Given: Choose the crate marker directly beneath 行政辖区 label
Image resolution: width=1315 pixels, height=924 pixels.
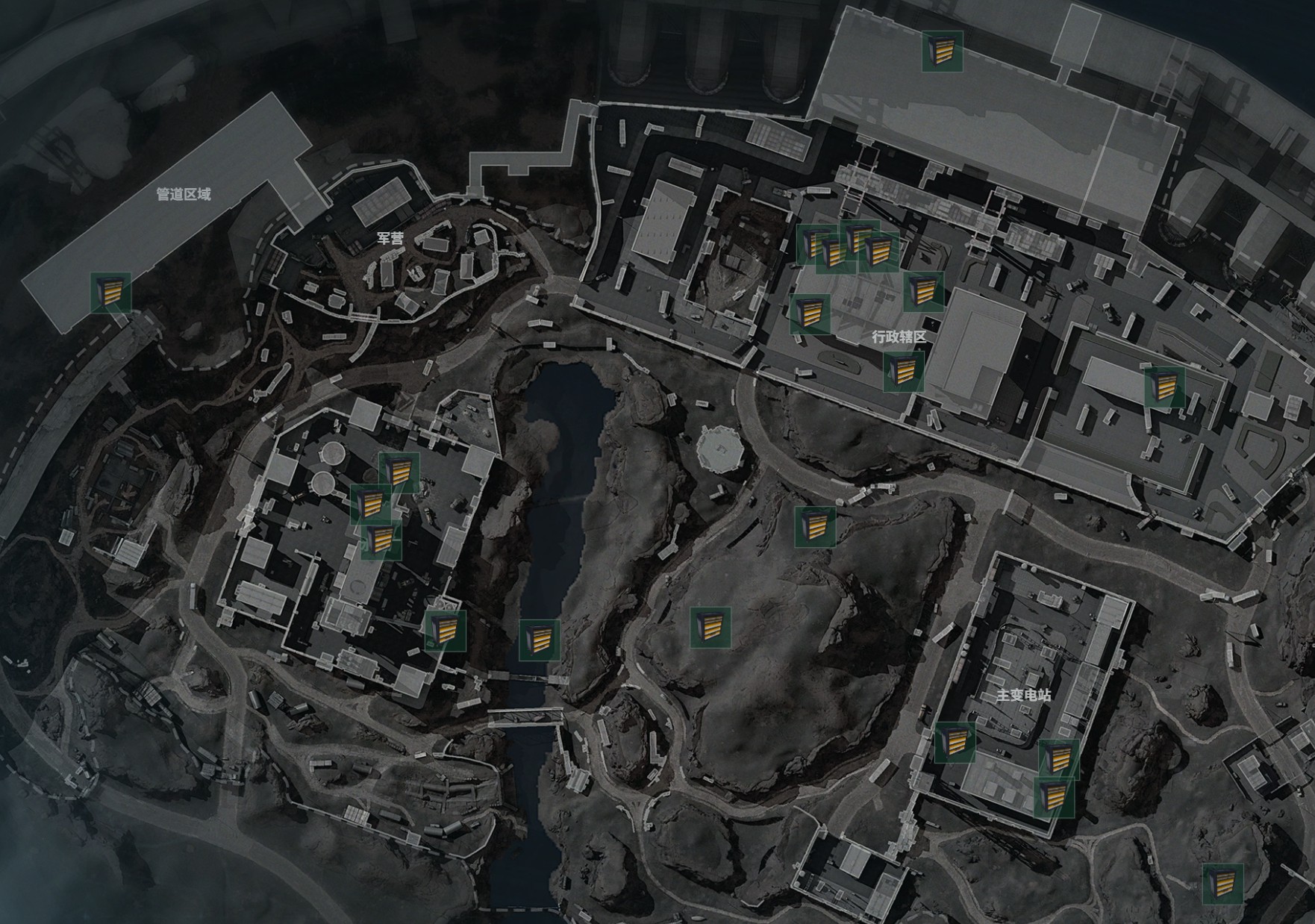Looking at the screenshot, I should pos(904,371).
